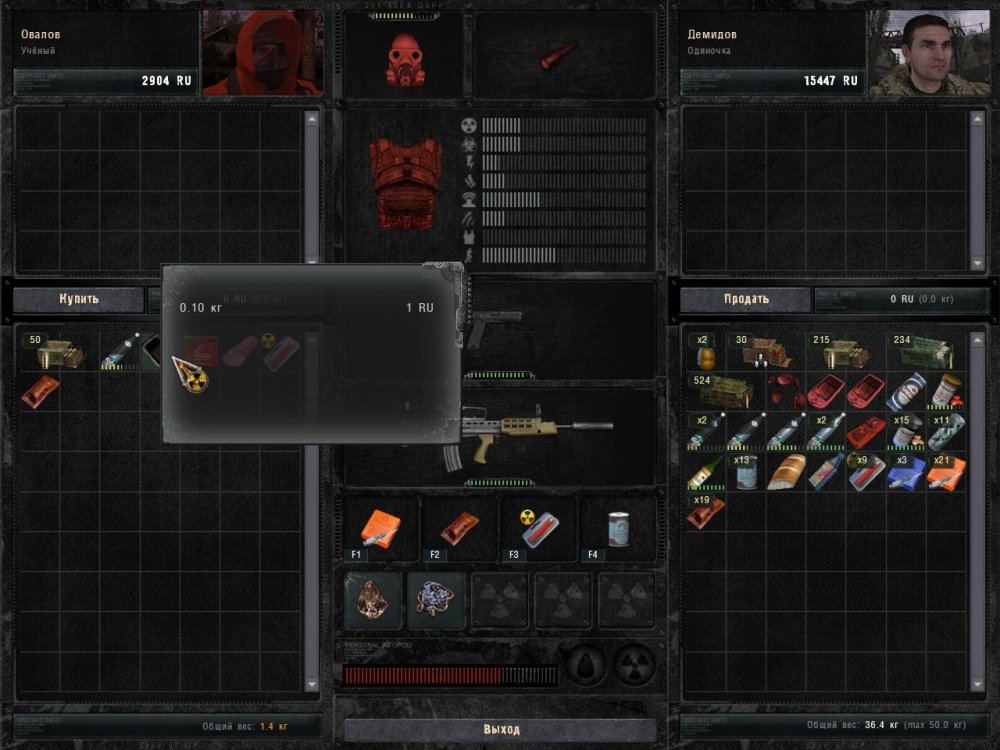Click the Купить (buy) button
This screenshot has height=750, width=1000.
[79, 299]
